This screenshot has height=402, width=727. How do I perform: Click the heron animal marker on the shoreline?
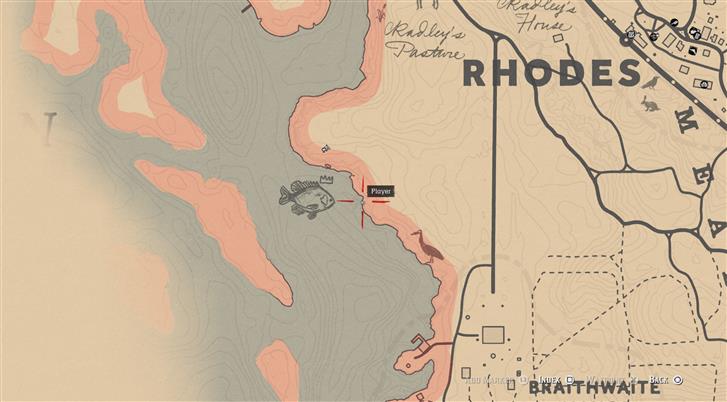coord(427,246)
